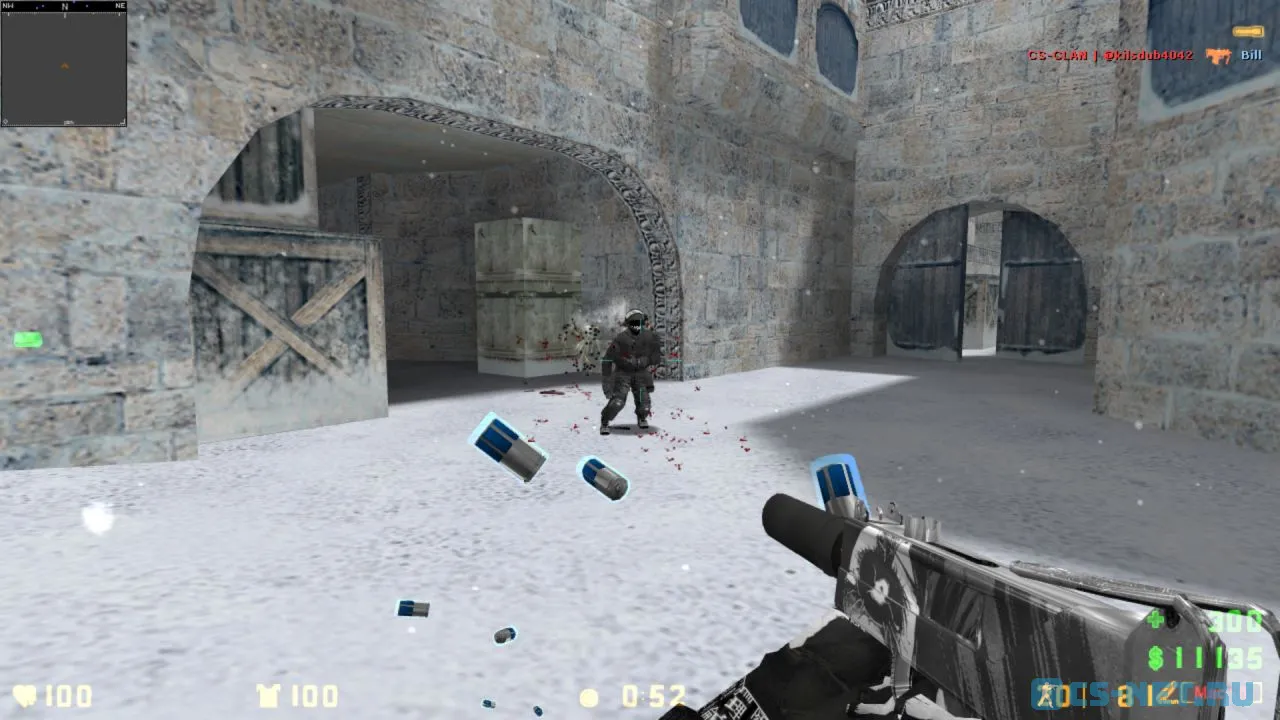Click the 0:52 round timer display
The image size is (1280, 720).
(x=652, y=697)
